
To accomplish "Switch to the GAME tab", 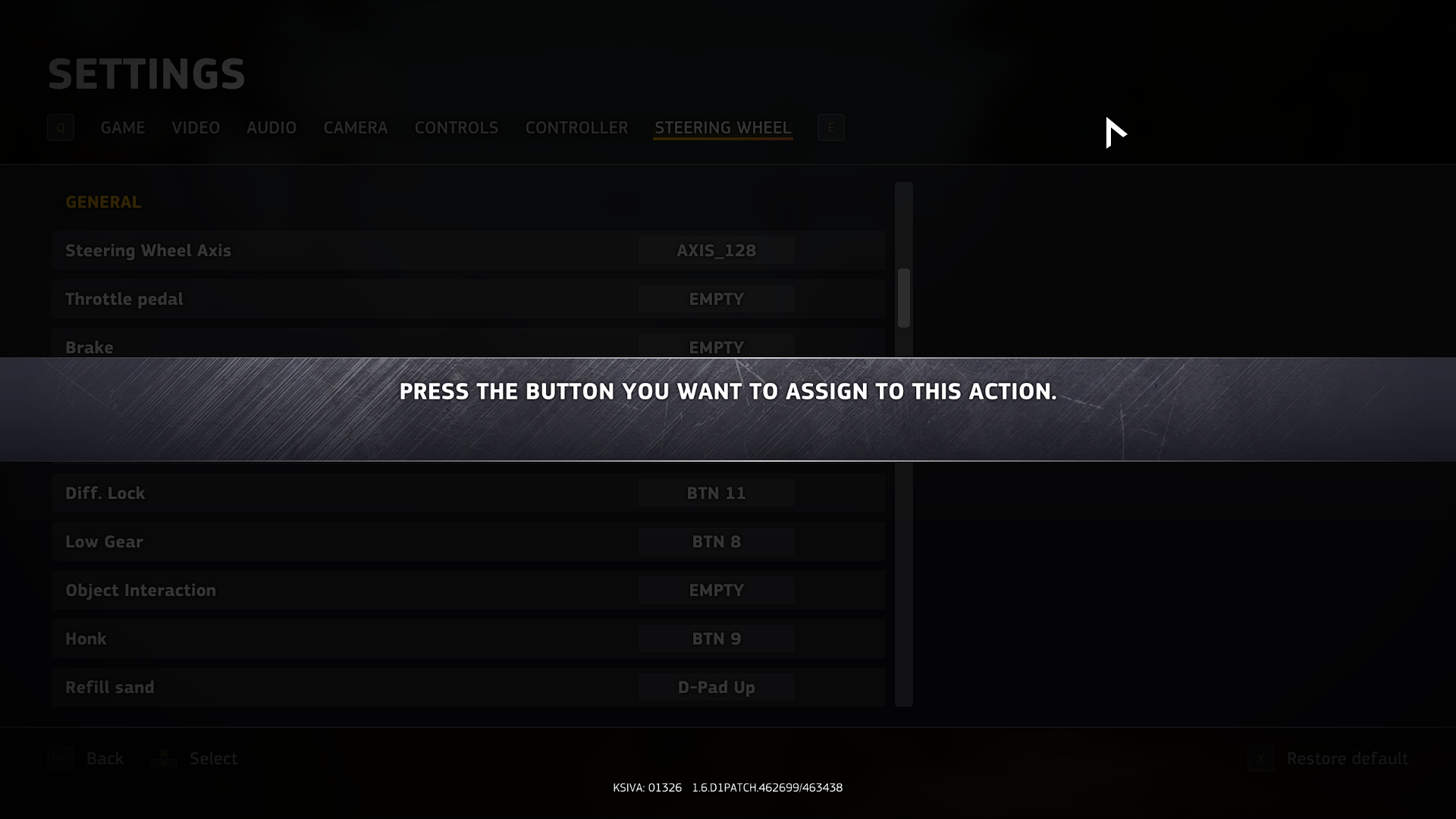I will point(122,127).
